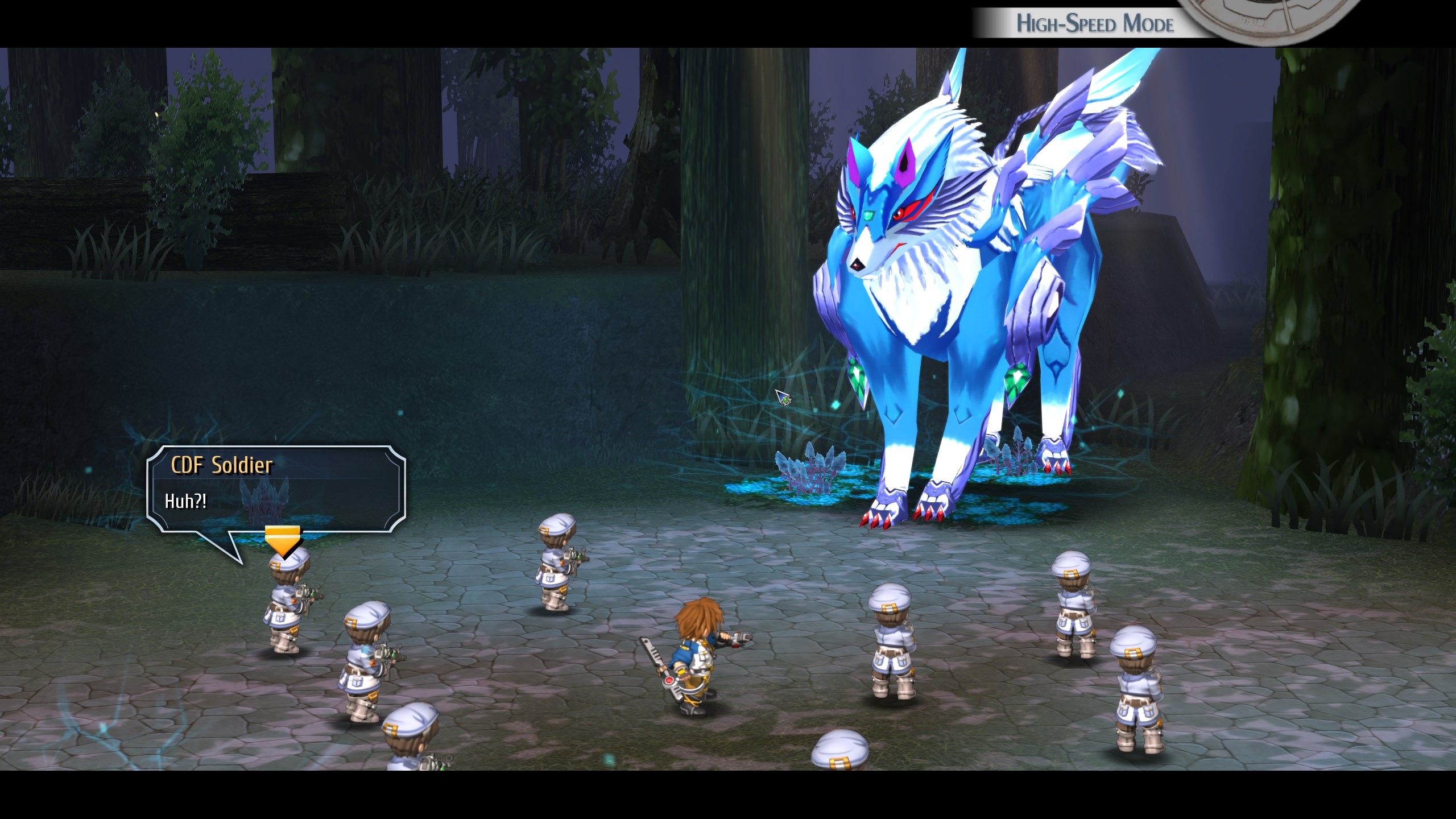Click the High-Speed Mode banner

[1094, 23]
